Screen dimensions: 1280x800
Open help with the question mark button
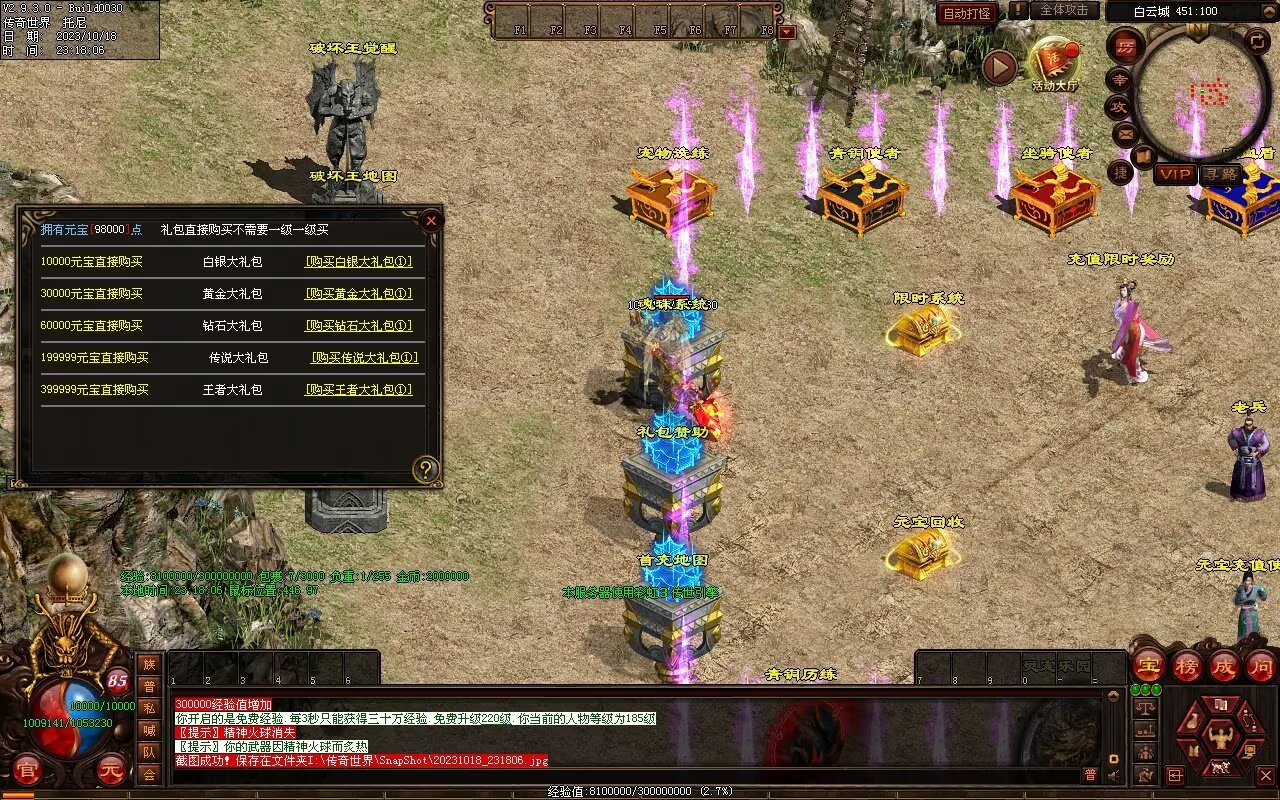pyautogui.click(x=426, y=469)
